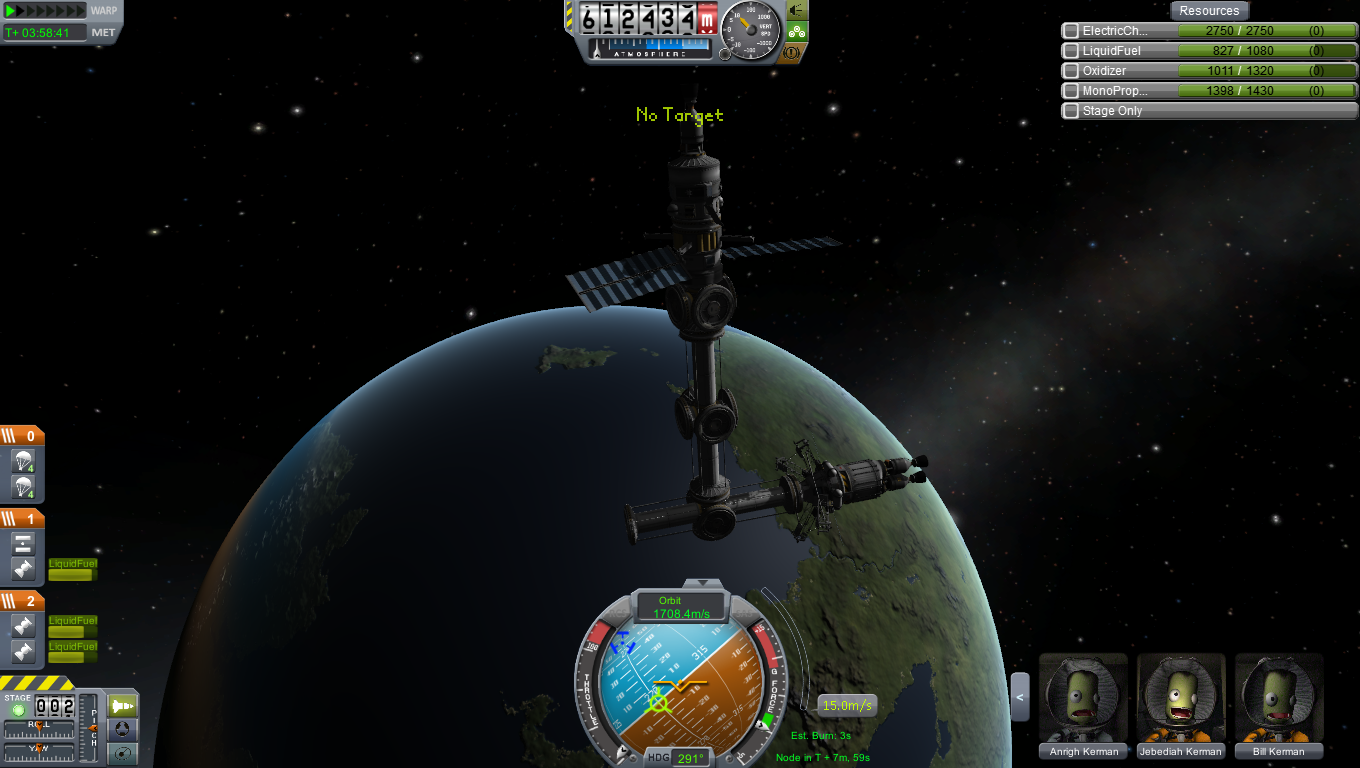Tick the ElectricCharge resource checkbox
This screenshot has height=768, width=1360.
1071,31
